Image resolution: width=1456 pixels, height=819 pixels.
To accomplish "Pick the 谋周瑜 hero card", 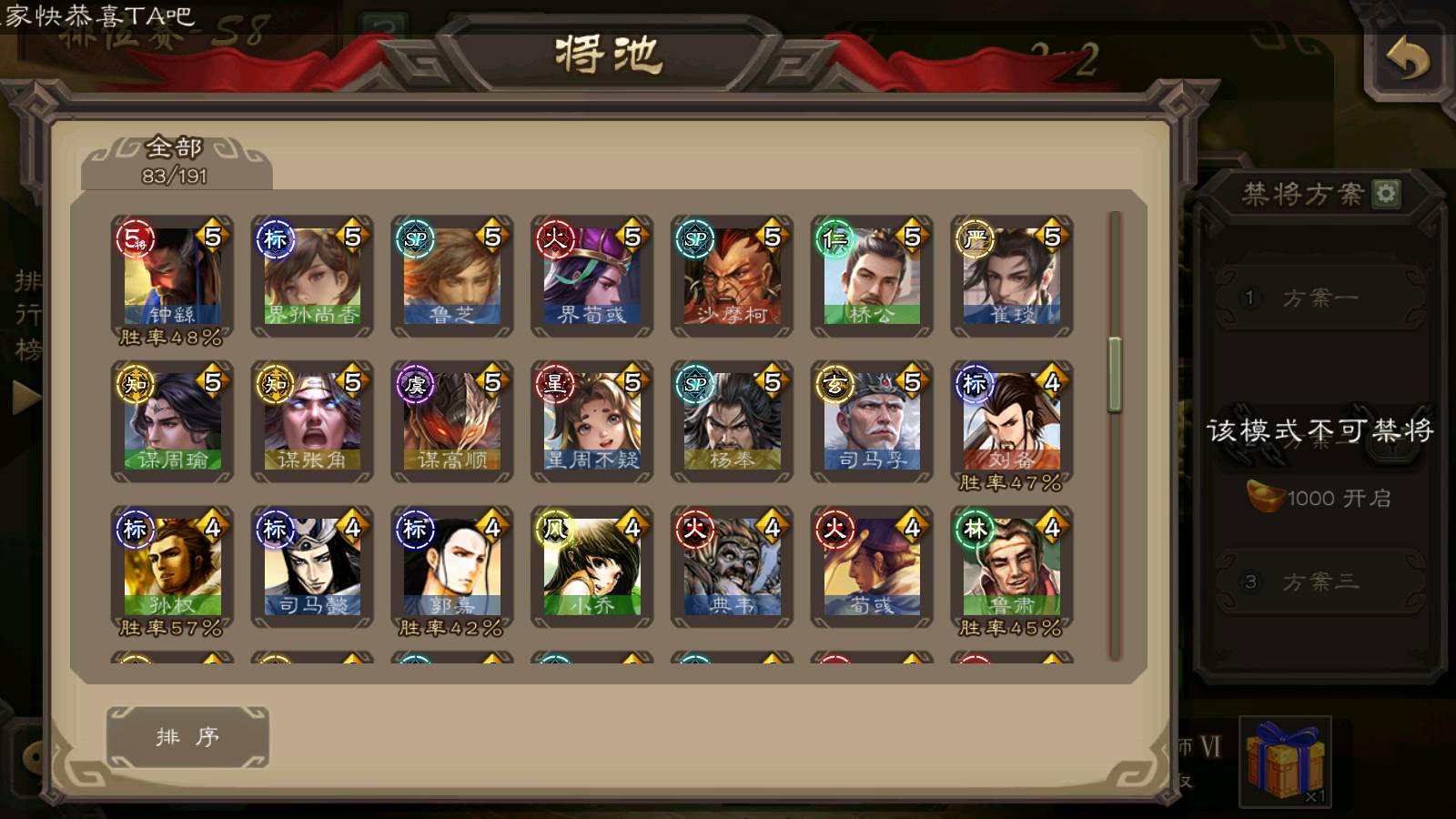I will [x=172, y=421].
